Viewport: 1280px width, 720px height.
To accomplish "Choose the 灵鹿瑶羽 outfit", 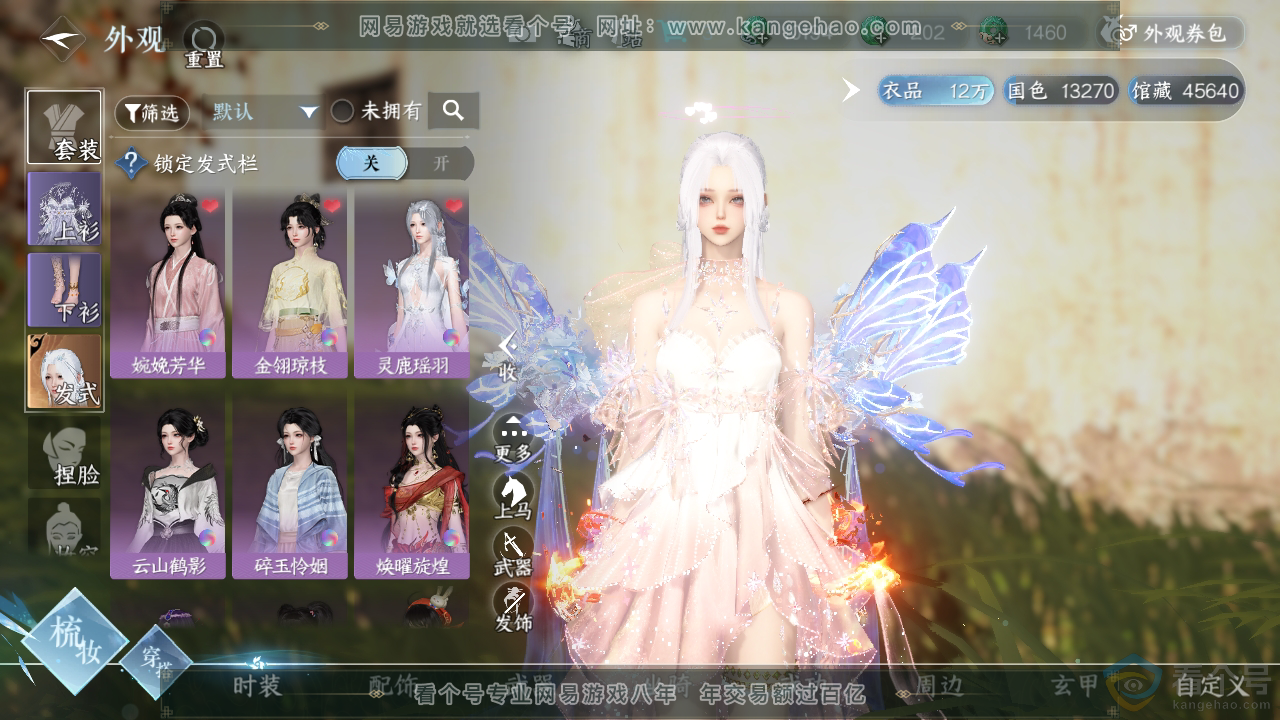I will pos(412,284).
